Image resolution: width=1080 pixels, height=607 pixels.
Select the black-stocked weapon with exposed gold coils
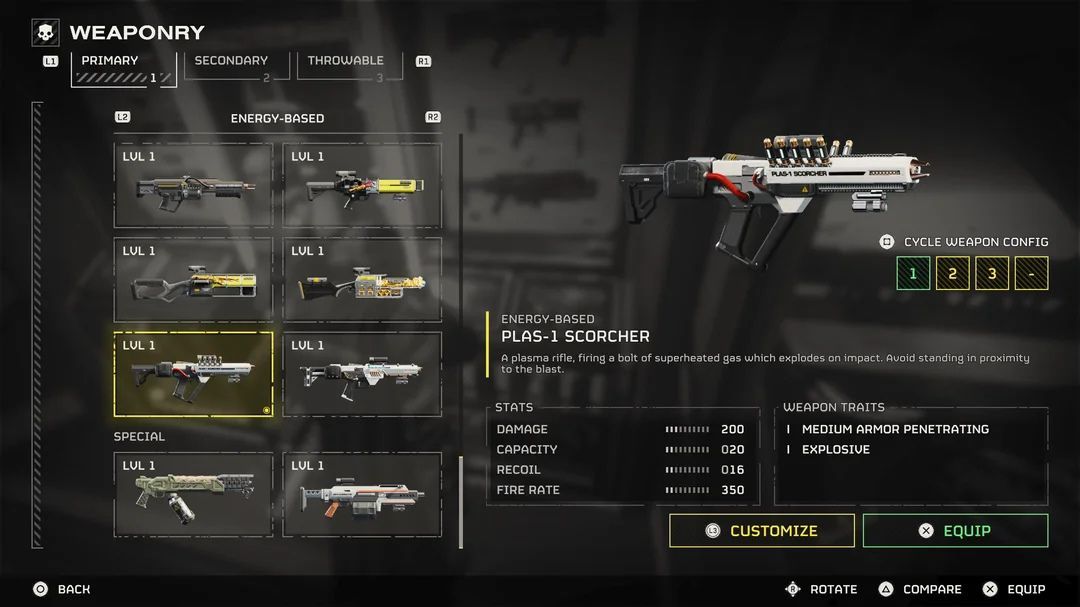pos(362,280)
